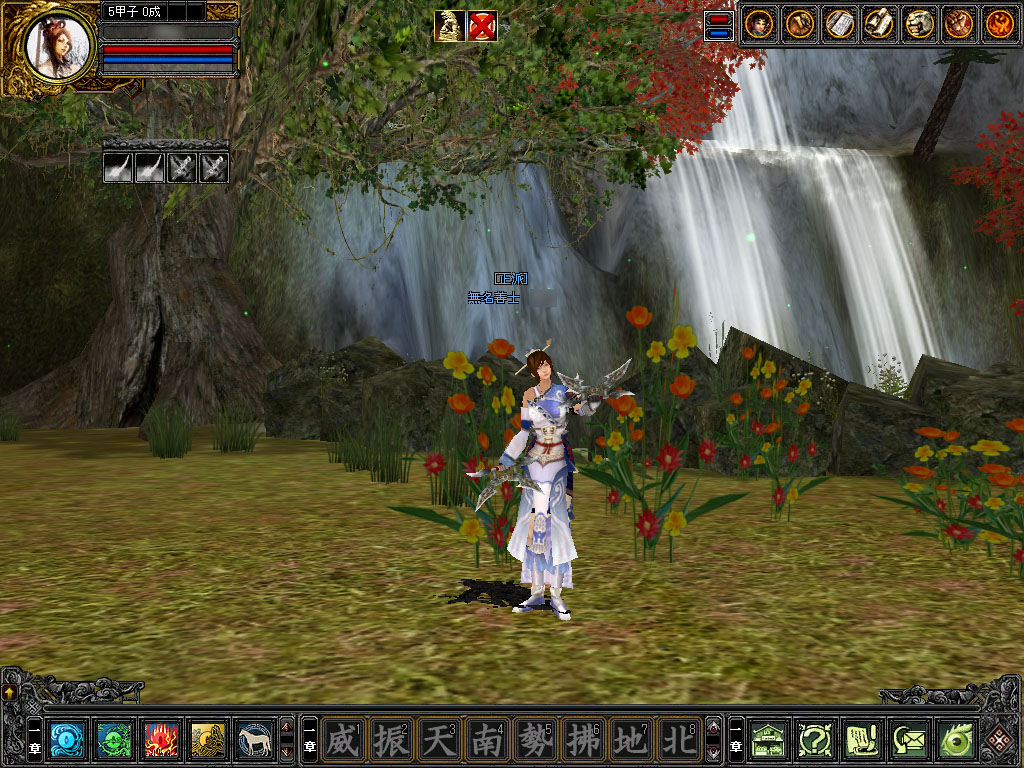This screenshot has height=768, width=1024.
Task: Open the rolled scroll icon in the top menu
Action: pyautogui.click(x=879, y=24)
